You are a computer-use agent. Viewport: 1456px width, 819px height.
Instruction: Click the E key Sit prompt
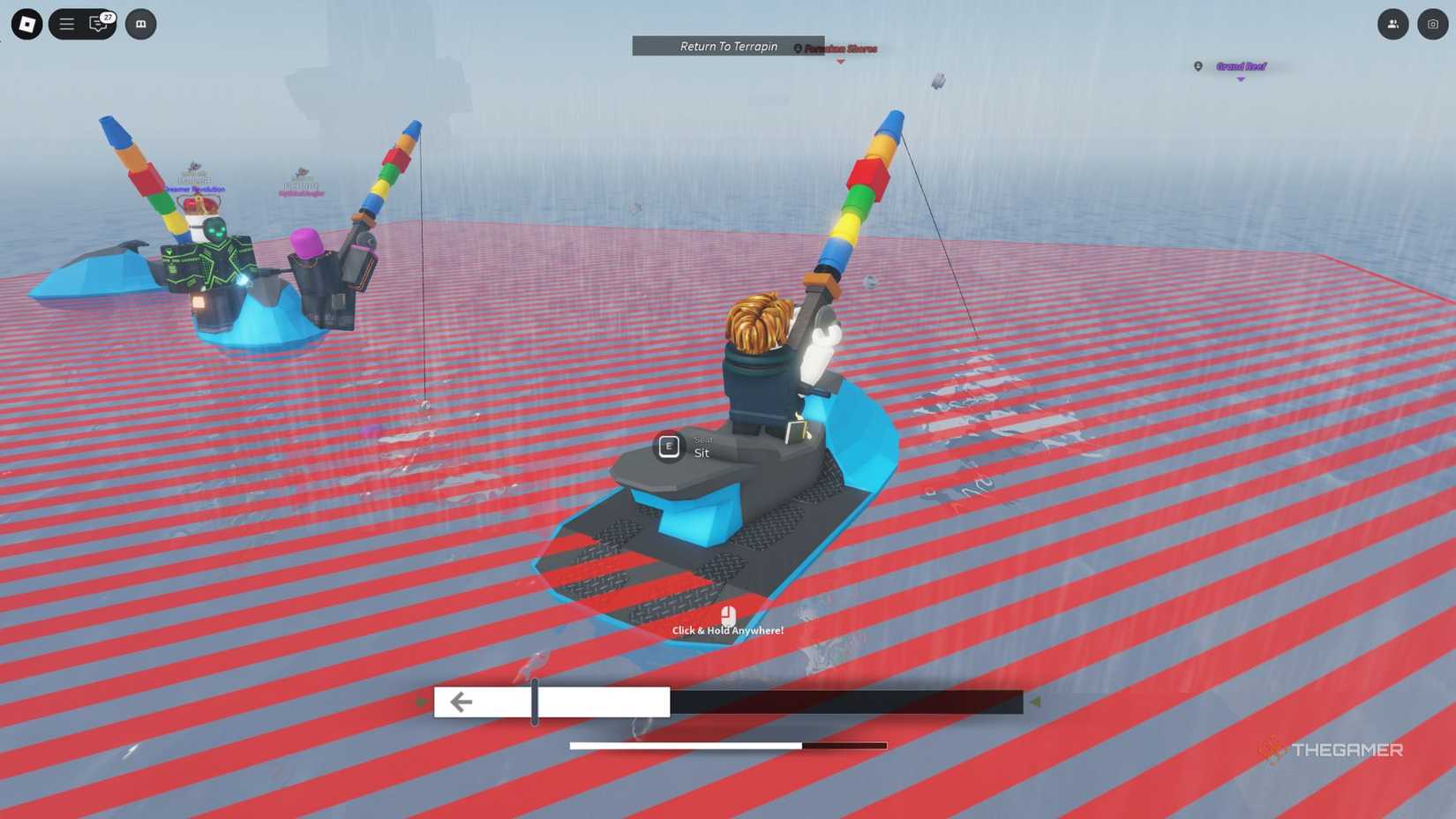(668, 447)
